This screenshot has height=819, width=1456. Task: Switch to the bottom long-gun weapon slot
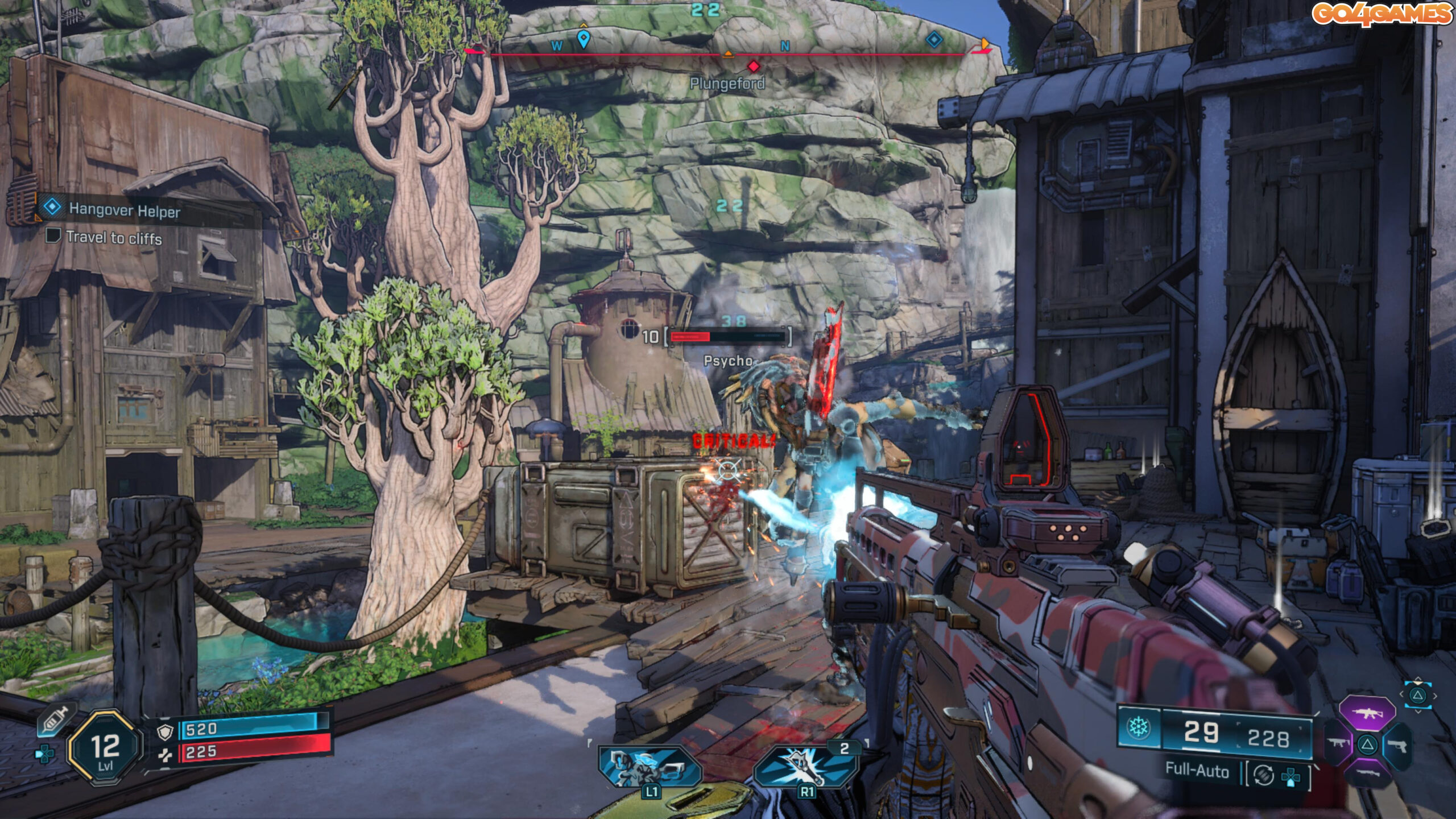click(1367, 772)
